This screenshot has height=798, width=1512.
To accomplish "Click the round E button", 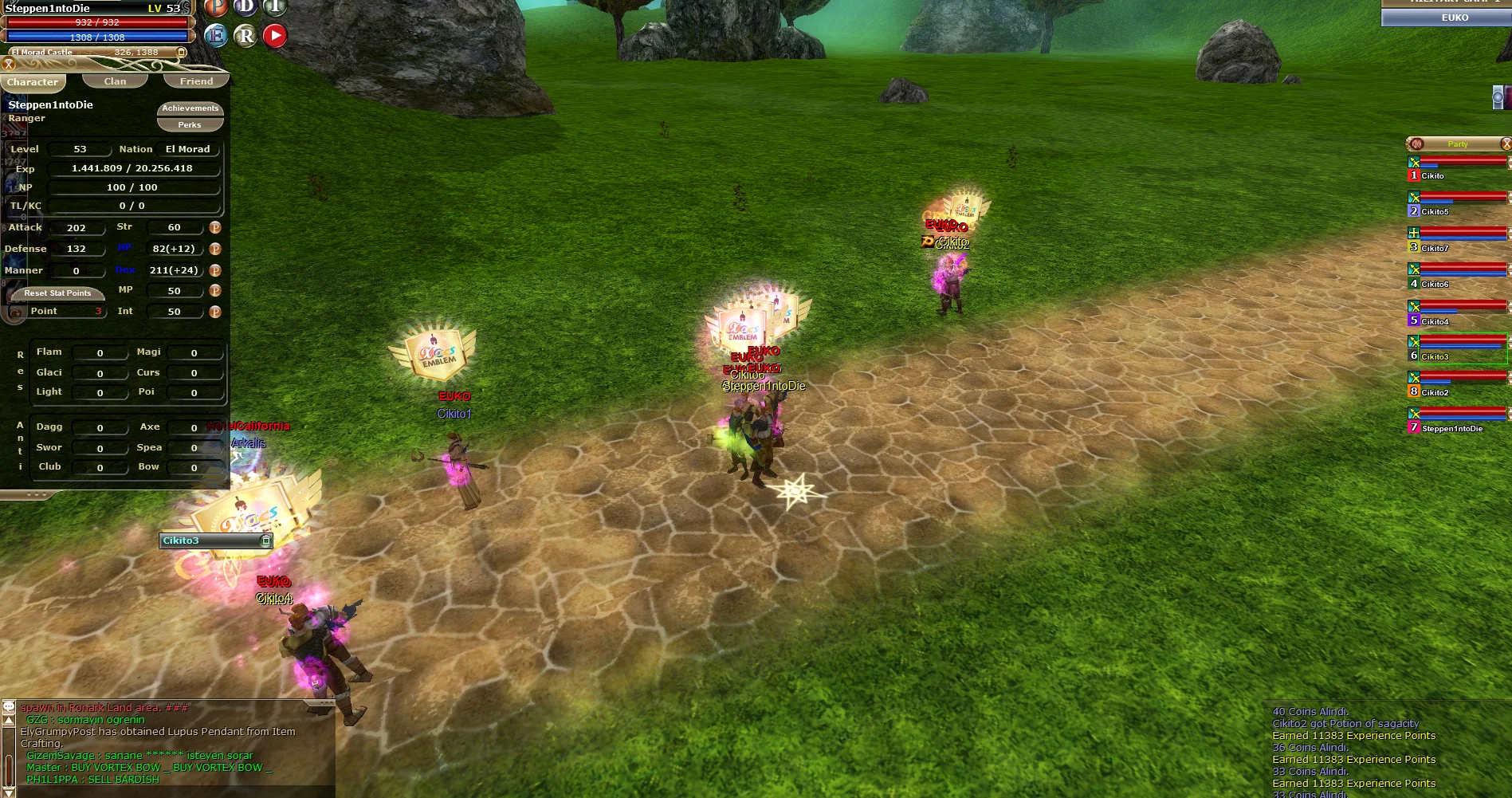I will point(216,36).
